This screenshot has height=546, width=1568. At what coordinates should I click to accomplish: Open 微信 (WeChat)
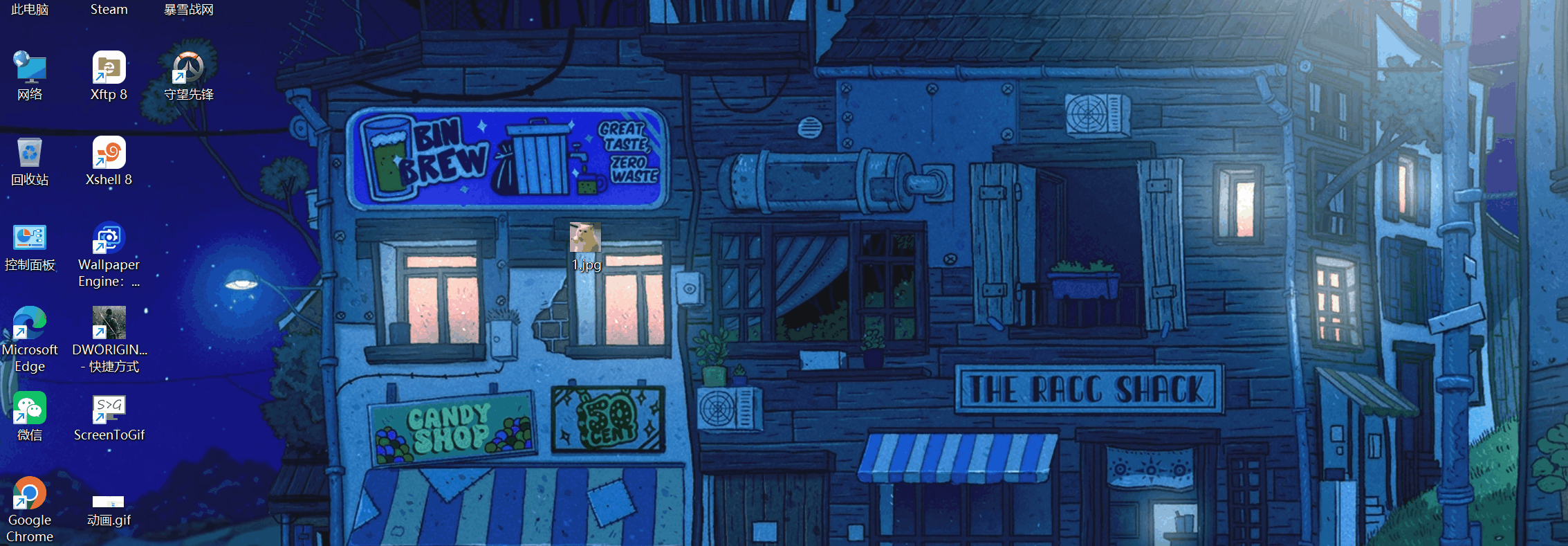coord(30,408)
